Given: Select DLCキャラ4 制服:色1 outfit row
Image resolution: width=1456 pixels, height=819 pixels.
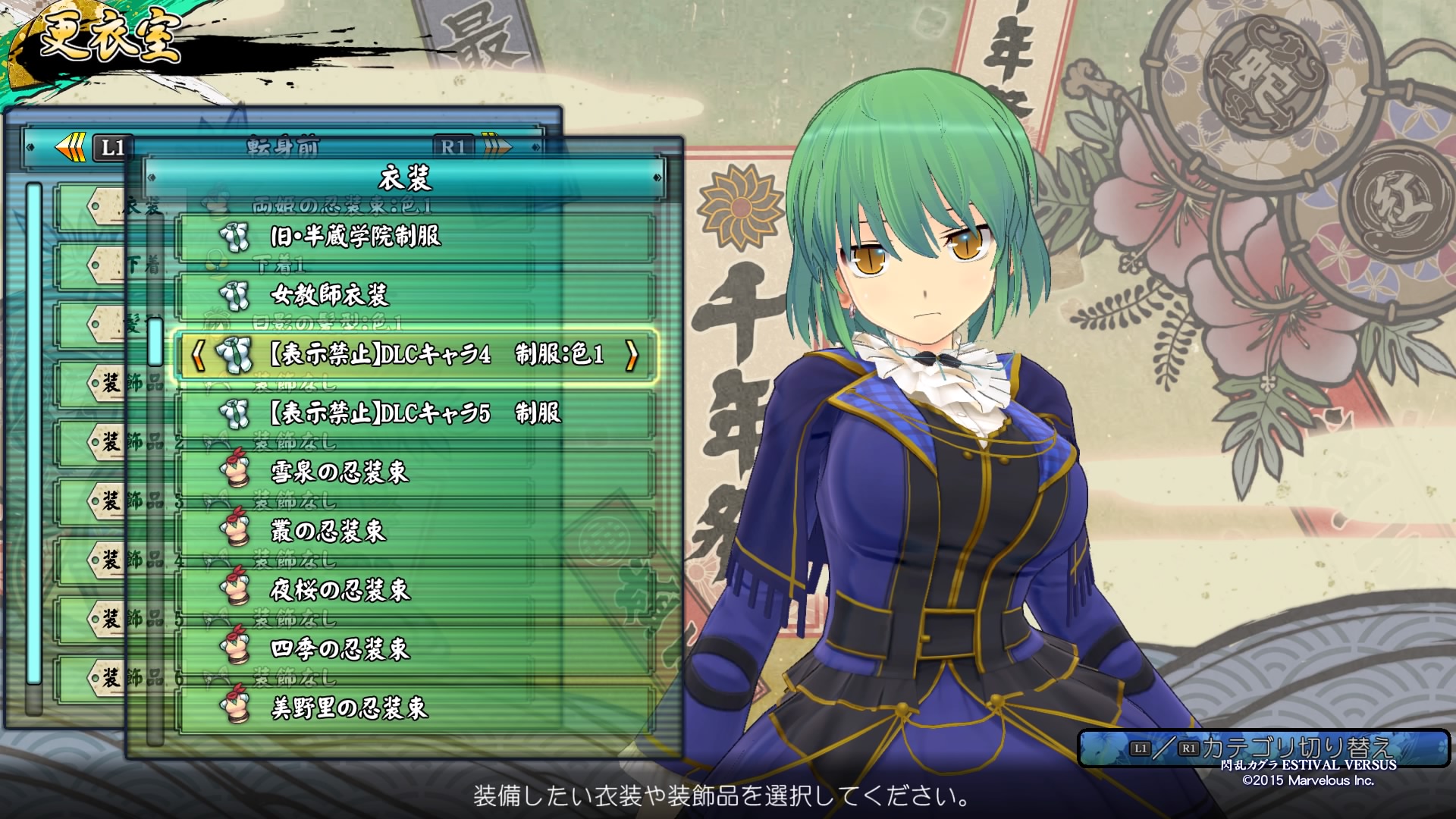Looking at the screenshot, I should click(x=416, y=354).
